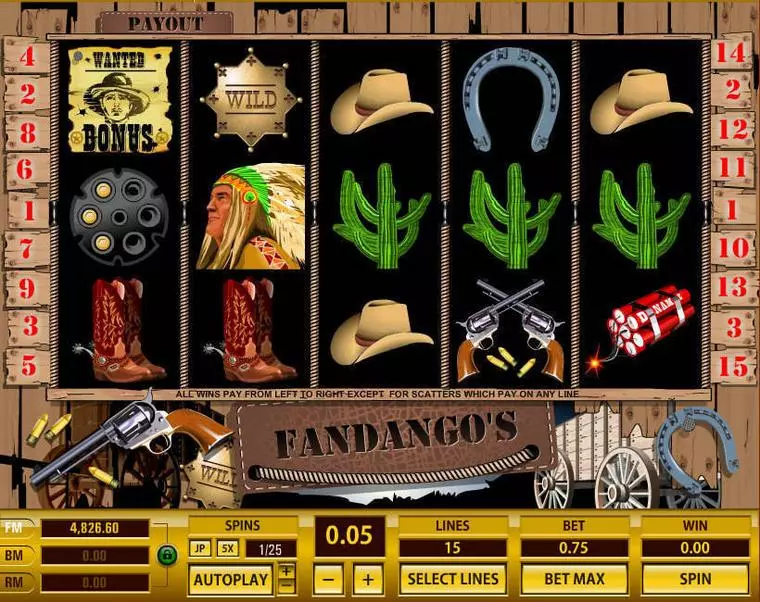
Task: Toggle the 5X spins option
Action: (227, 549)
